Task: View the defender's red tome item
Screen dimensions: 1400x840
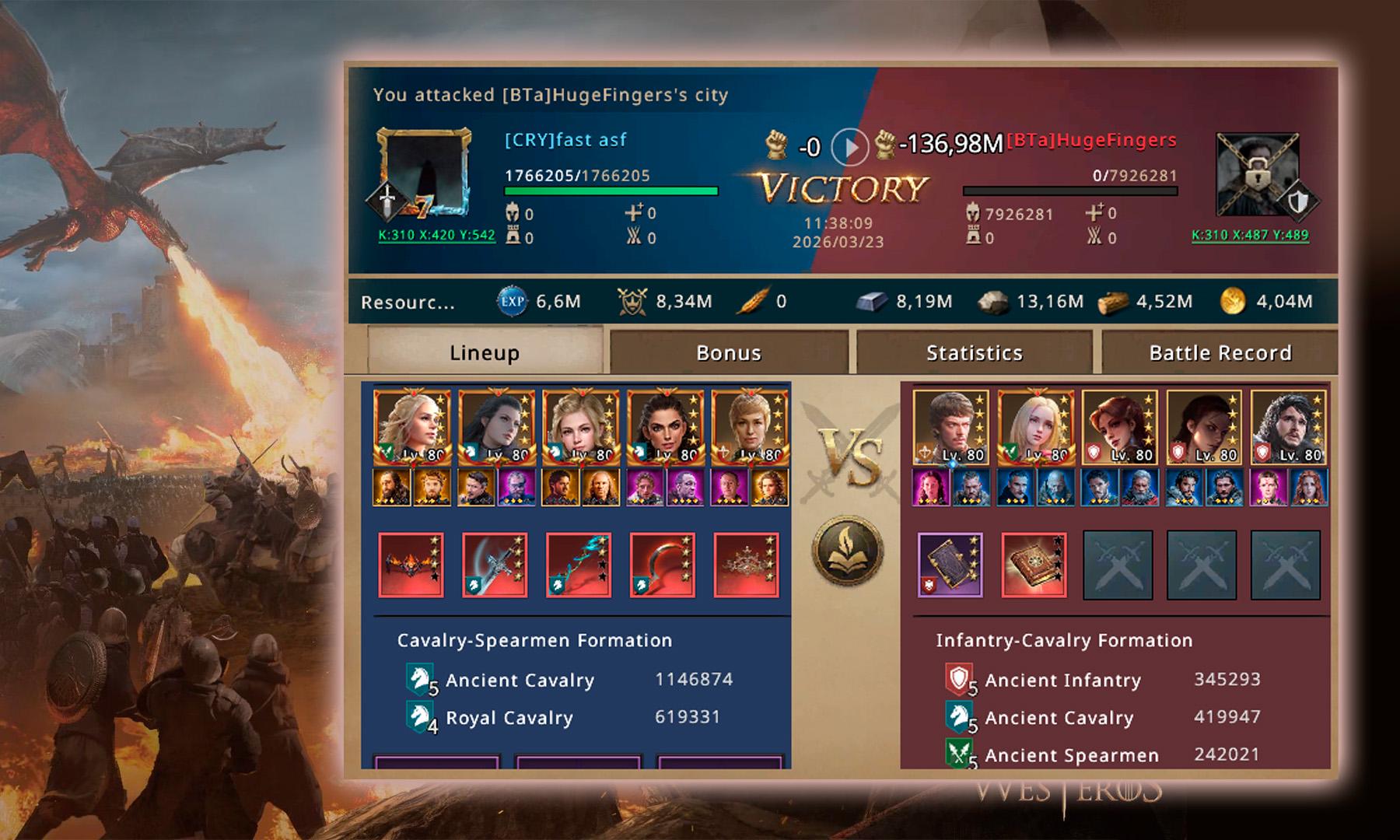Action: click(x=1034, y=565)
